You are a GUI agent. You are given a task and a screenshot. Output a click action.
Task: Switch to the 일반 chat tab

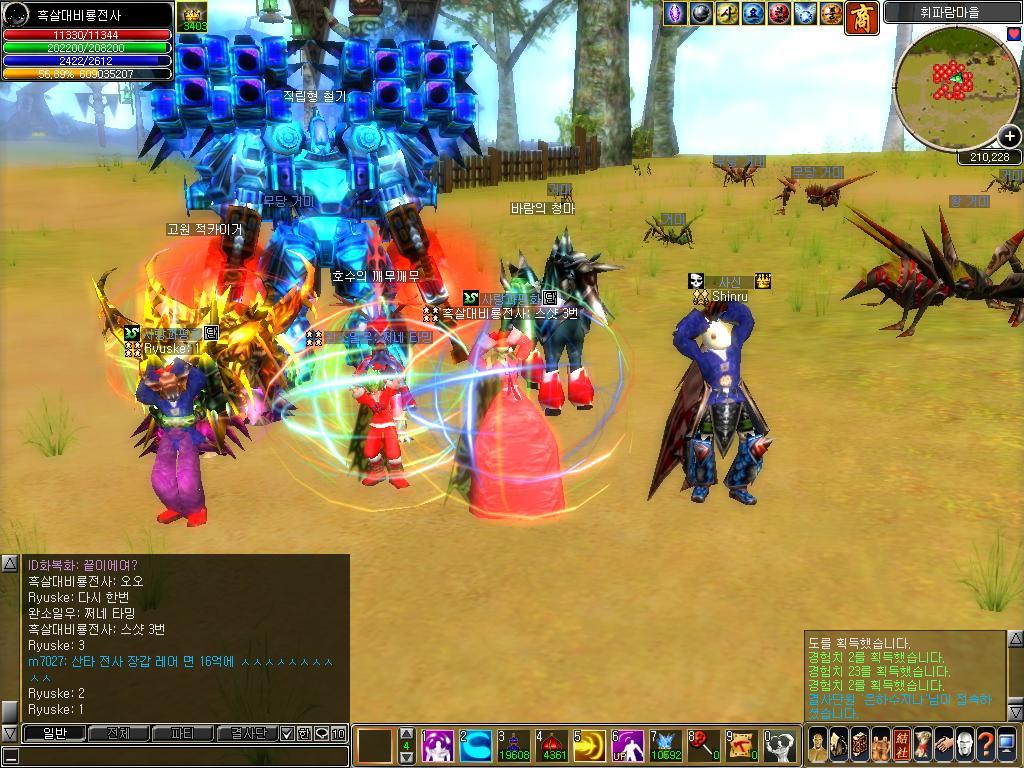(53, 733)
